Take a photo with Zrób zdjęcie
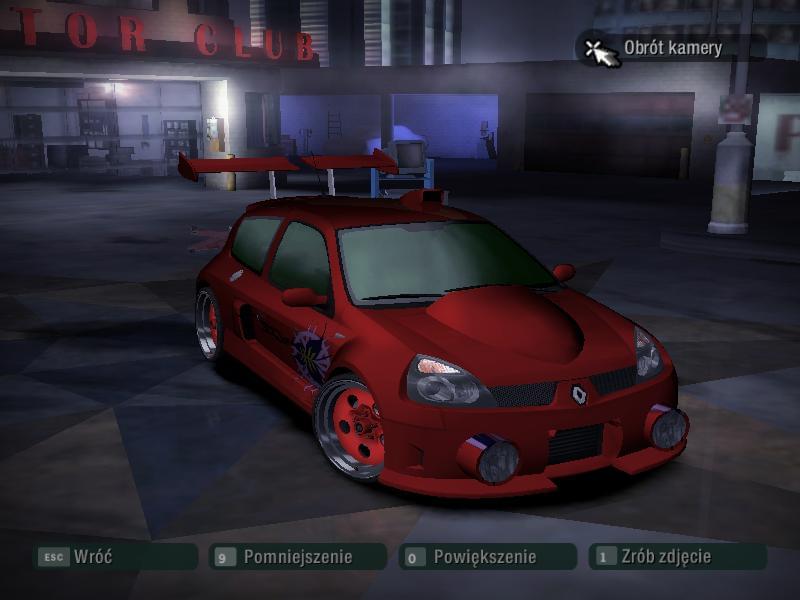Image resolution: width=800 pixels, height=600 pixels. (x=677, y=557)
